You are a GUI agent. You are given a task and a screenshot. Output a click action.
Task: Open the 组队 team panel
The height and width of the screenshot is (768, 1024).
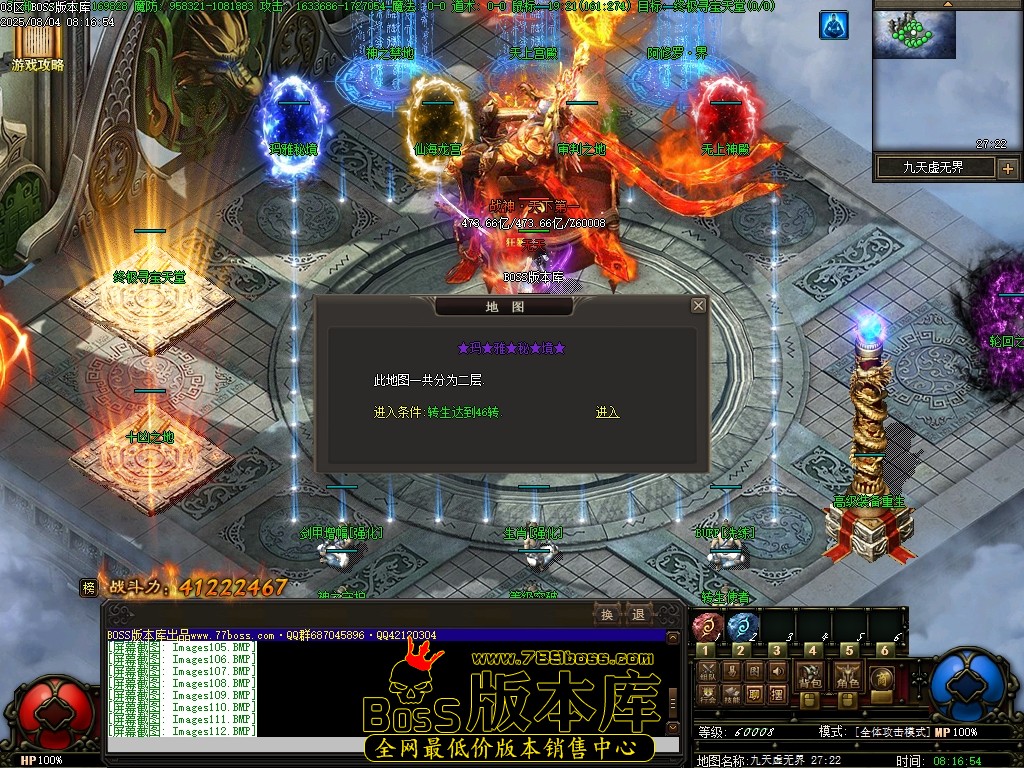708,671
